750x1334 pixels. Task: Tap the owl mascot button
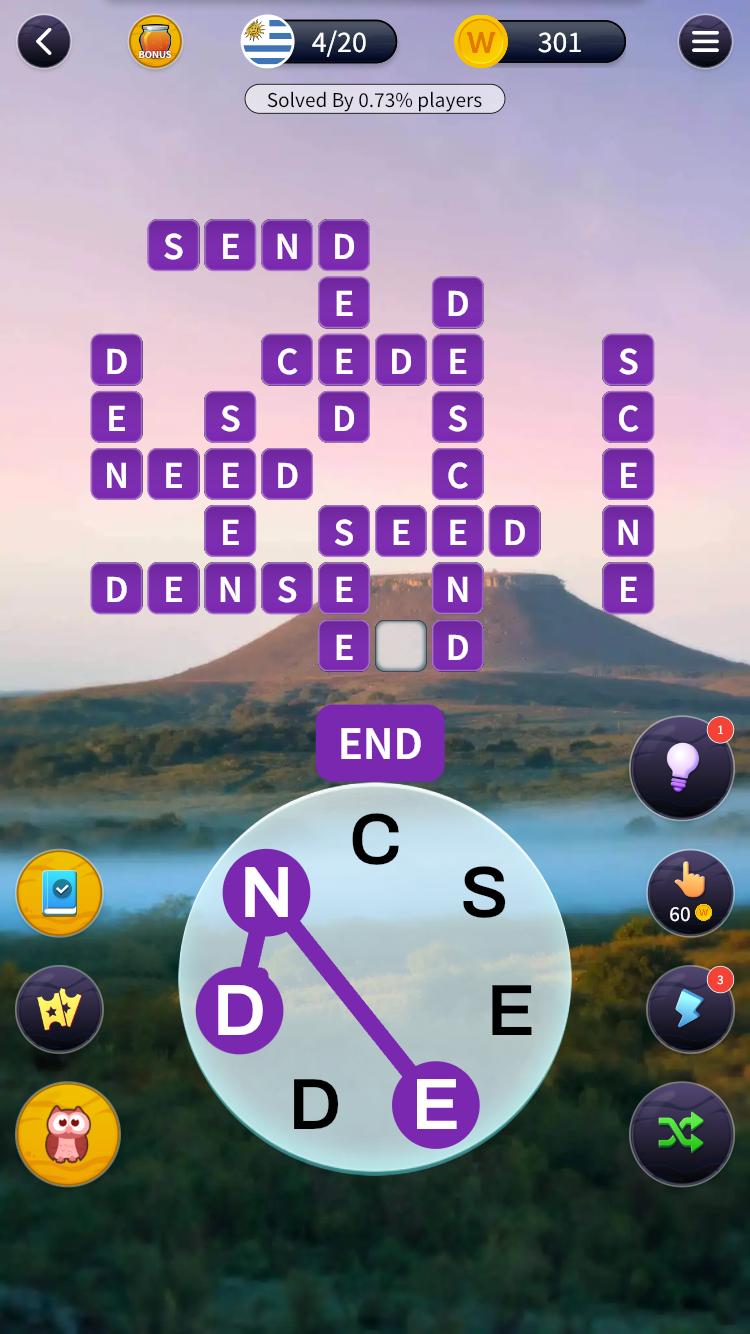click(x=68, y=1134)
